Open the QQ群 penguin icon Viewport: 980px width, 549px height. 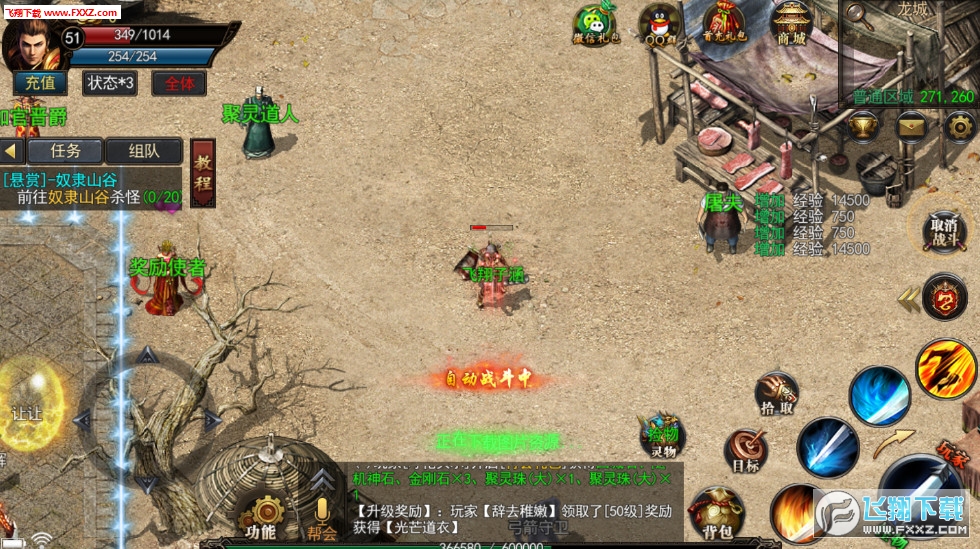(x=658, y=24)
